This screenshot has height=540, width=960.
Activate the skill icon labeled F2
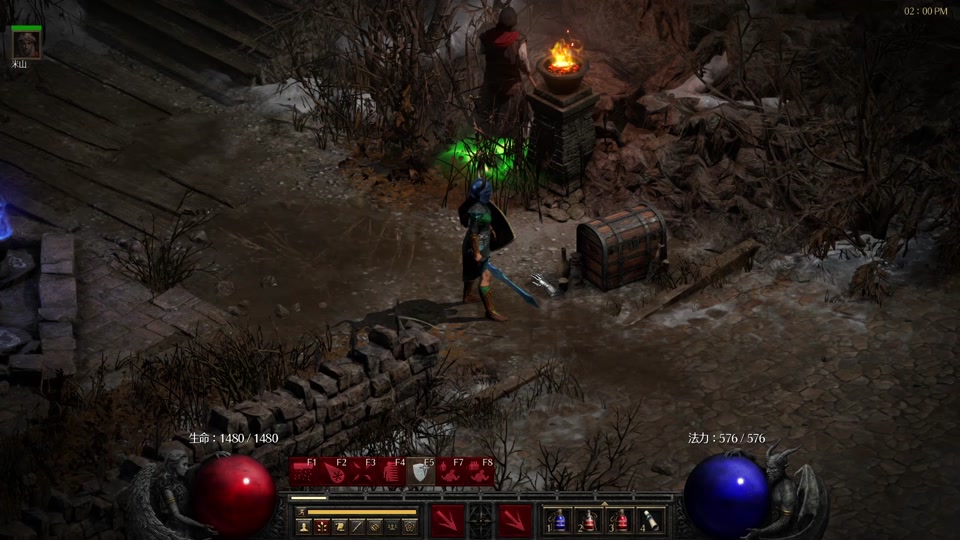334,471
